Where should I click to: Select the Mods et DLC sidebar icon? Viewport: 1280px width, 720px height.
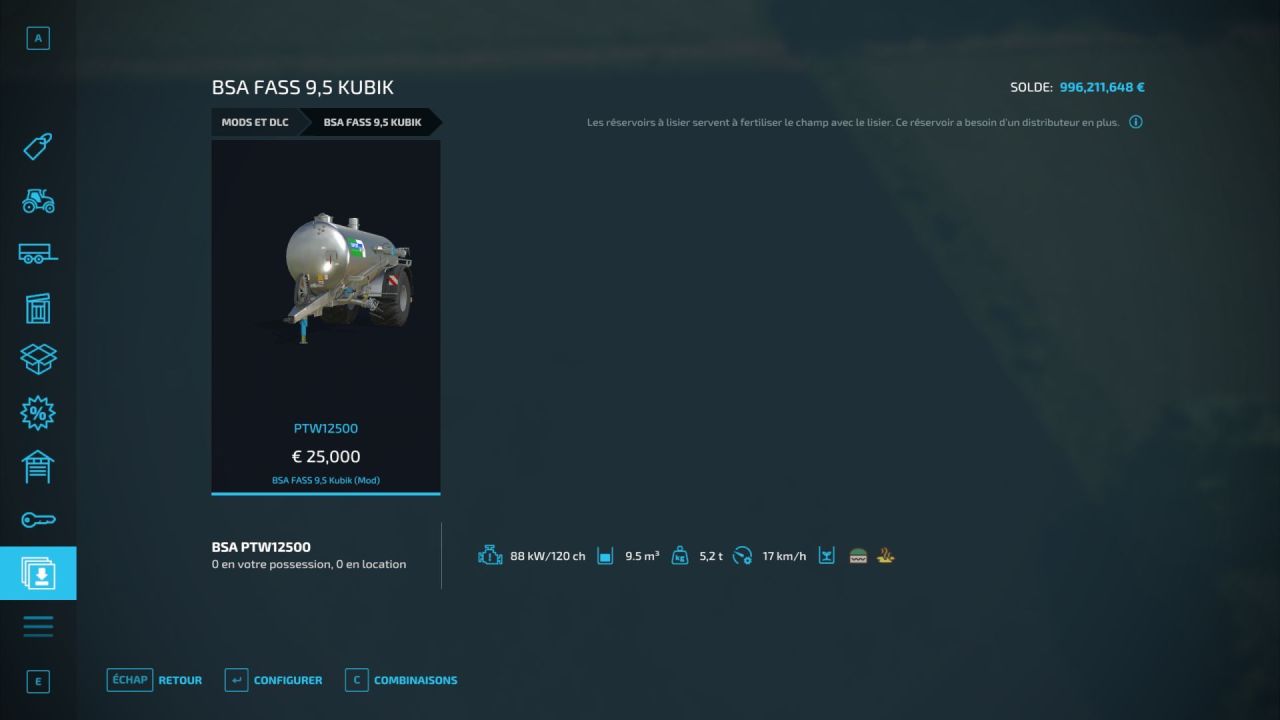(x=38, y=573)
